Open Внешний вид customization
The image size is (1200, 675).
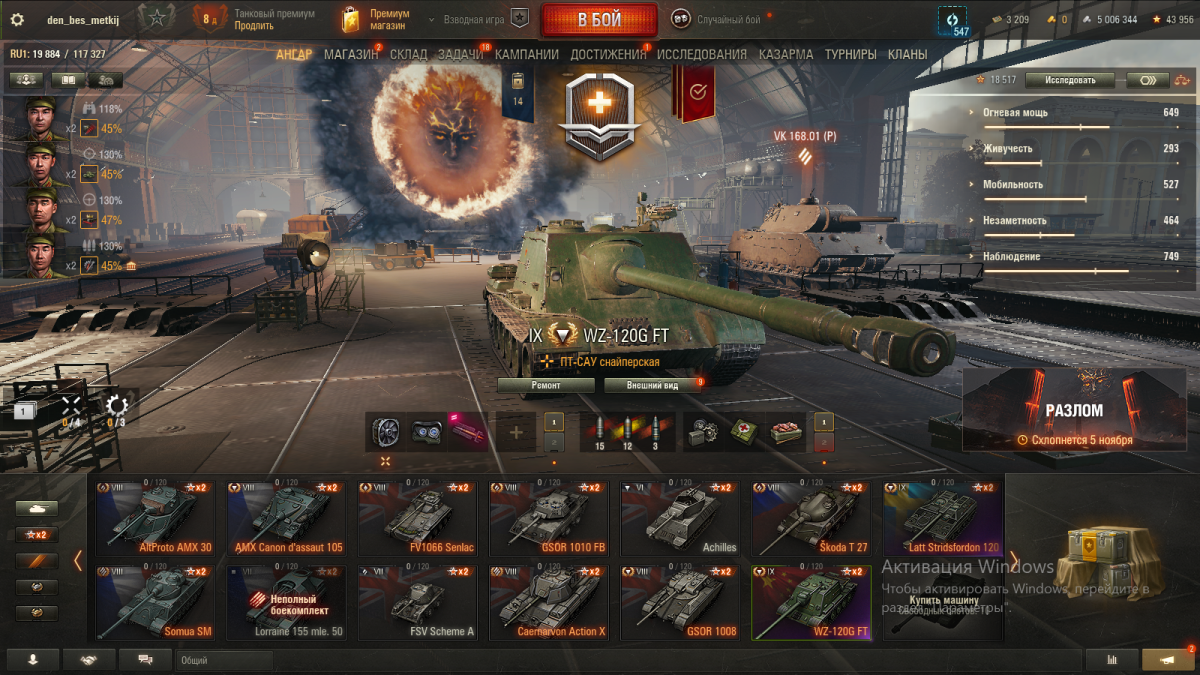click(x=652, y=385)
